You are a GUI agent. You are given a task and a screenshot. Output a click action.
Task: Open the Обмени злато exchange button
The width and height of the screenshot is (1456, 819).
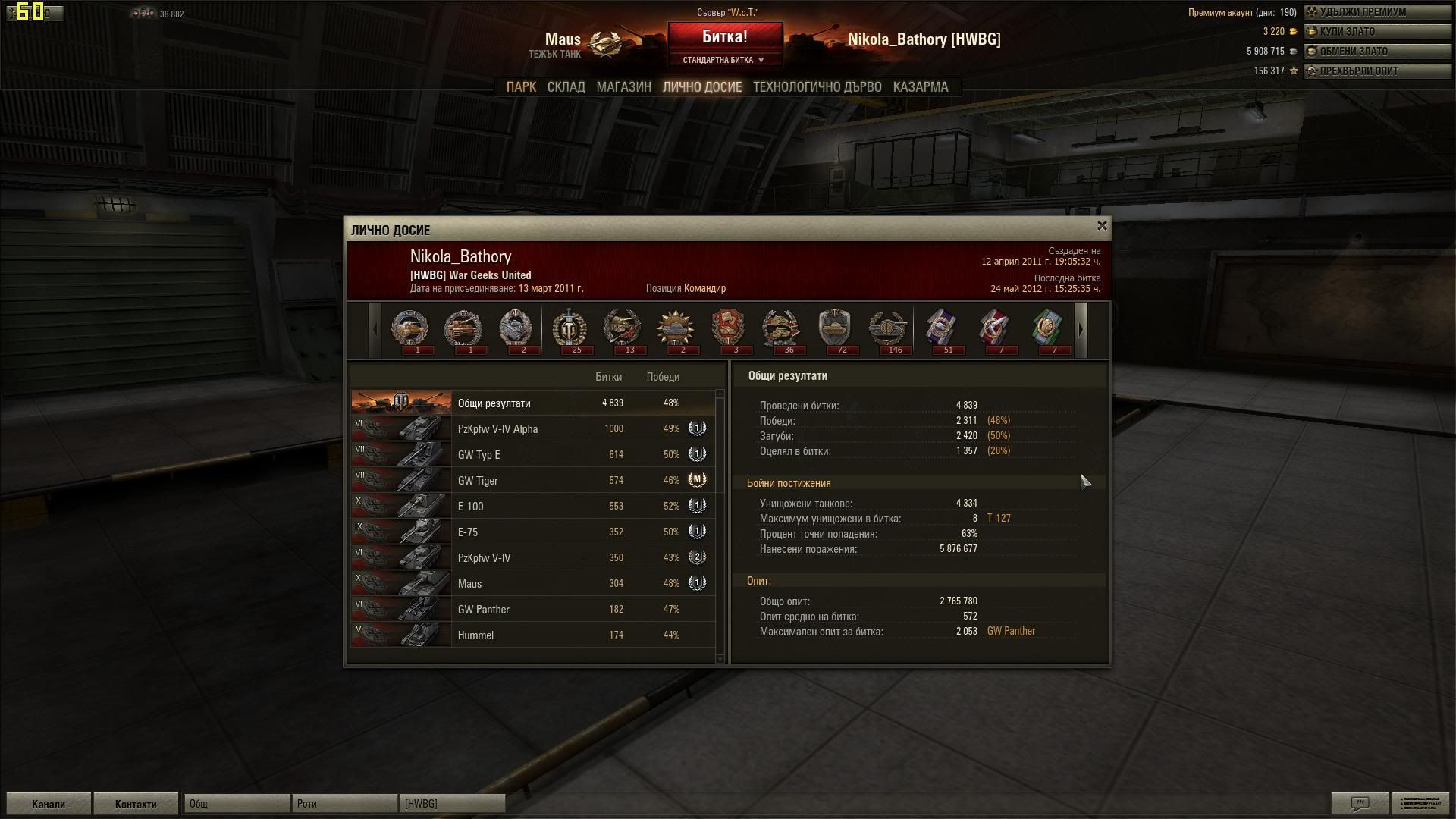[1376, 52]
